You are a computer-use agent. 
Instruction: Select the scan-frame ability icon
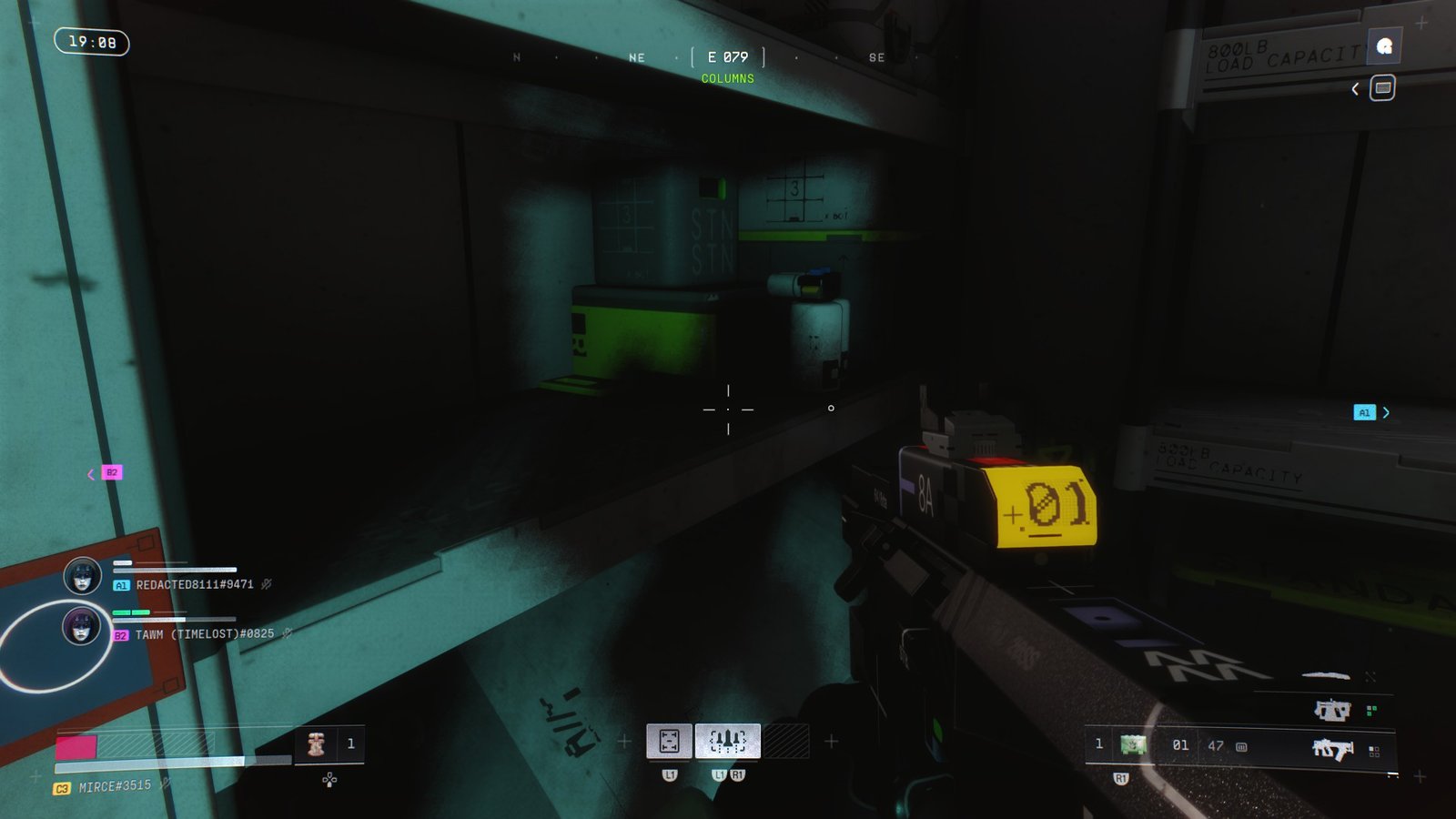(669, 741)
